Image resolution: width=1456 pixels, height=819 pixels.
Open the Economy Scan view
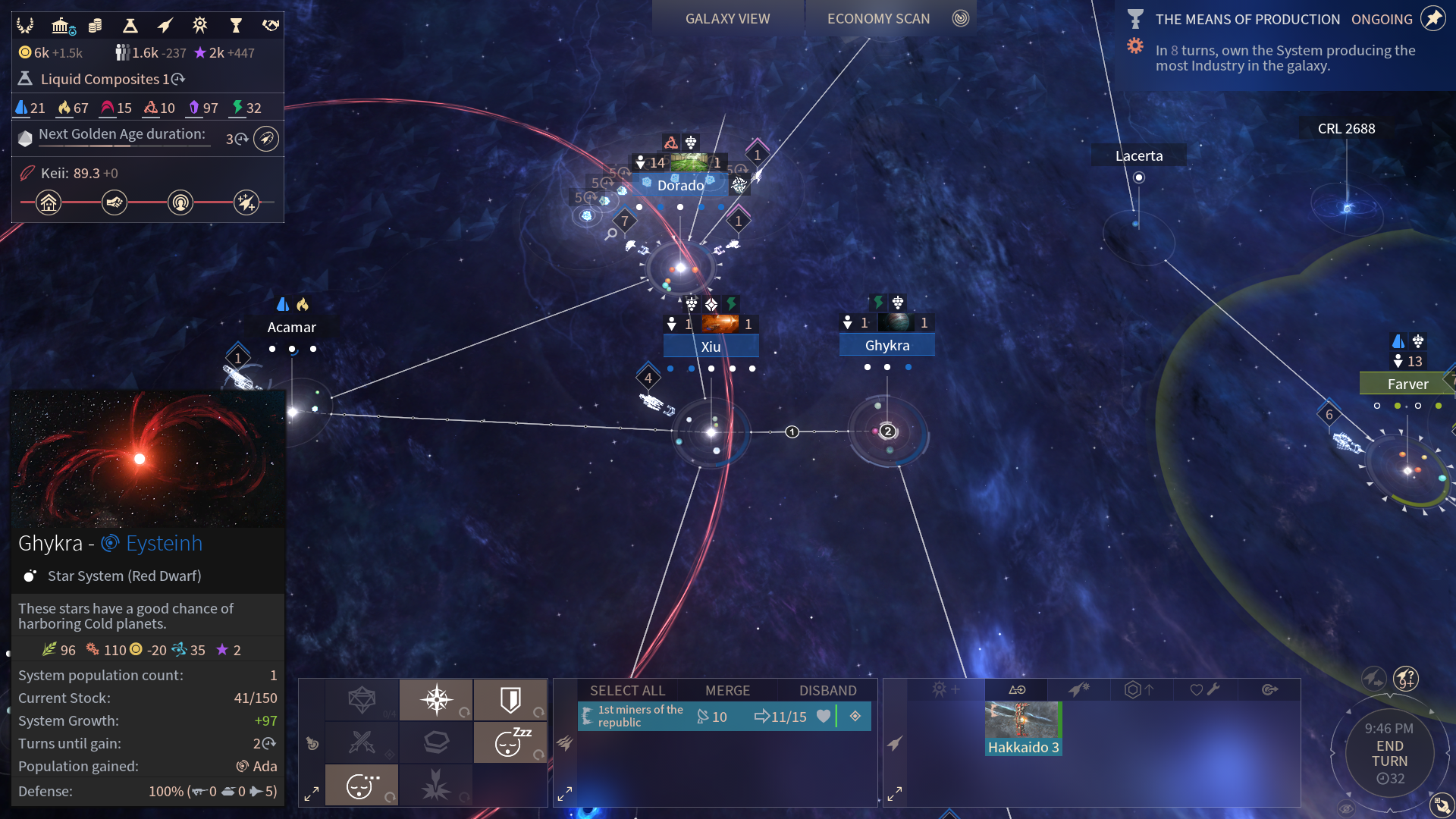pos(878,19)
